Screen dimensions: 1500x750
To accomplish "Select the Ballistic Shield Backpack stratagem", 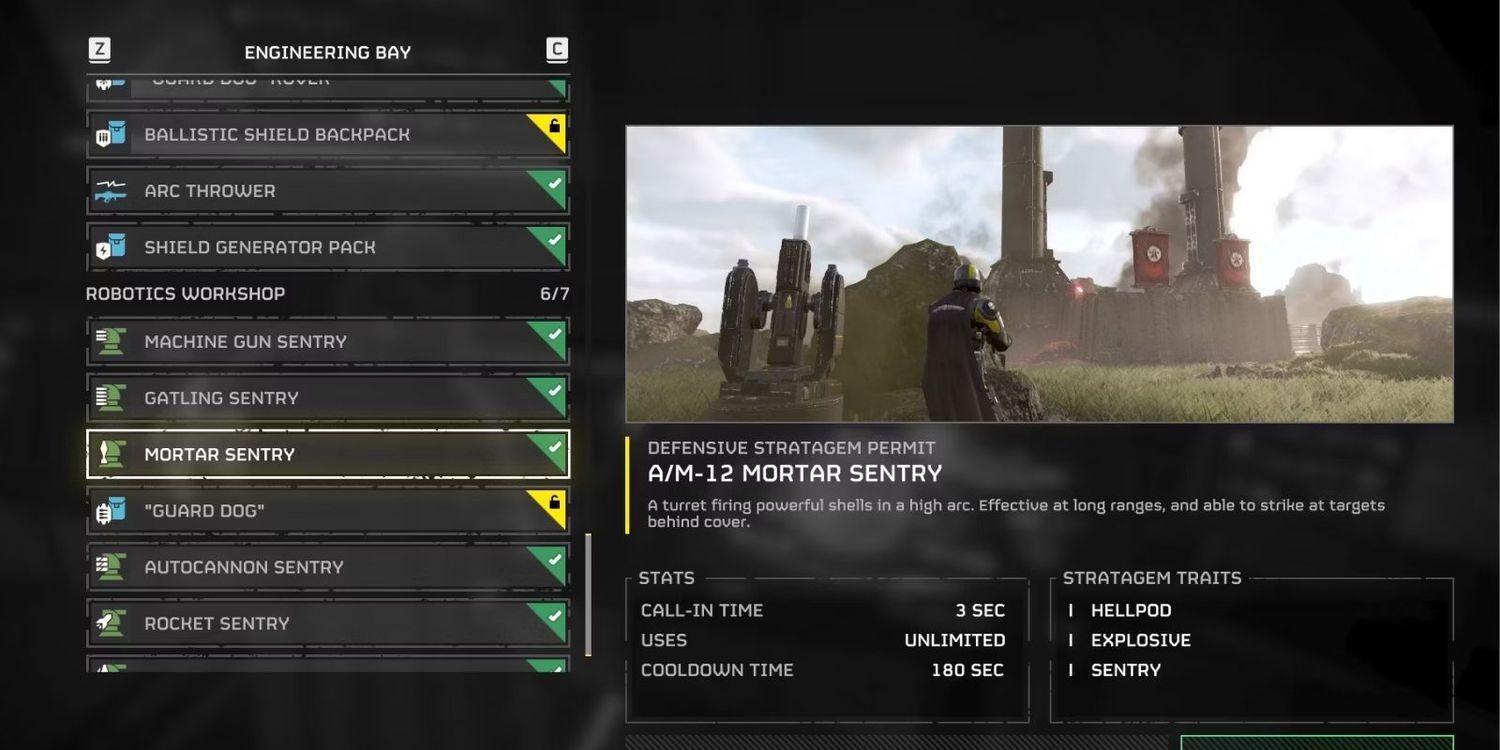I will [x=328, y=135].
